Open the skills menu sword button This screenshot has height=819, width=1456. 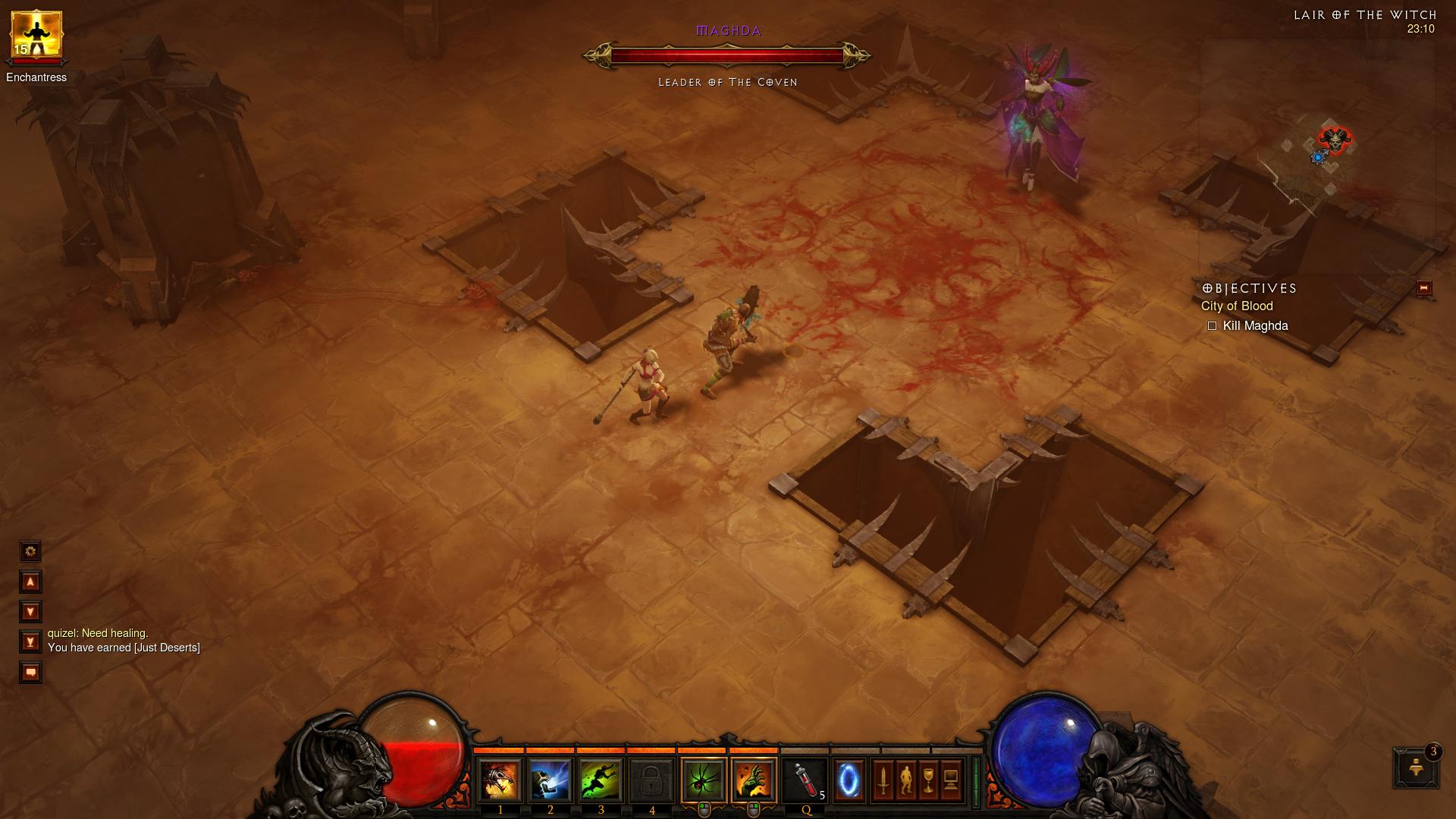883,780
